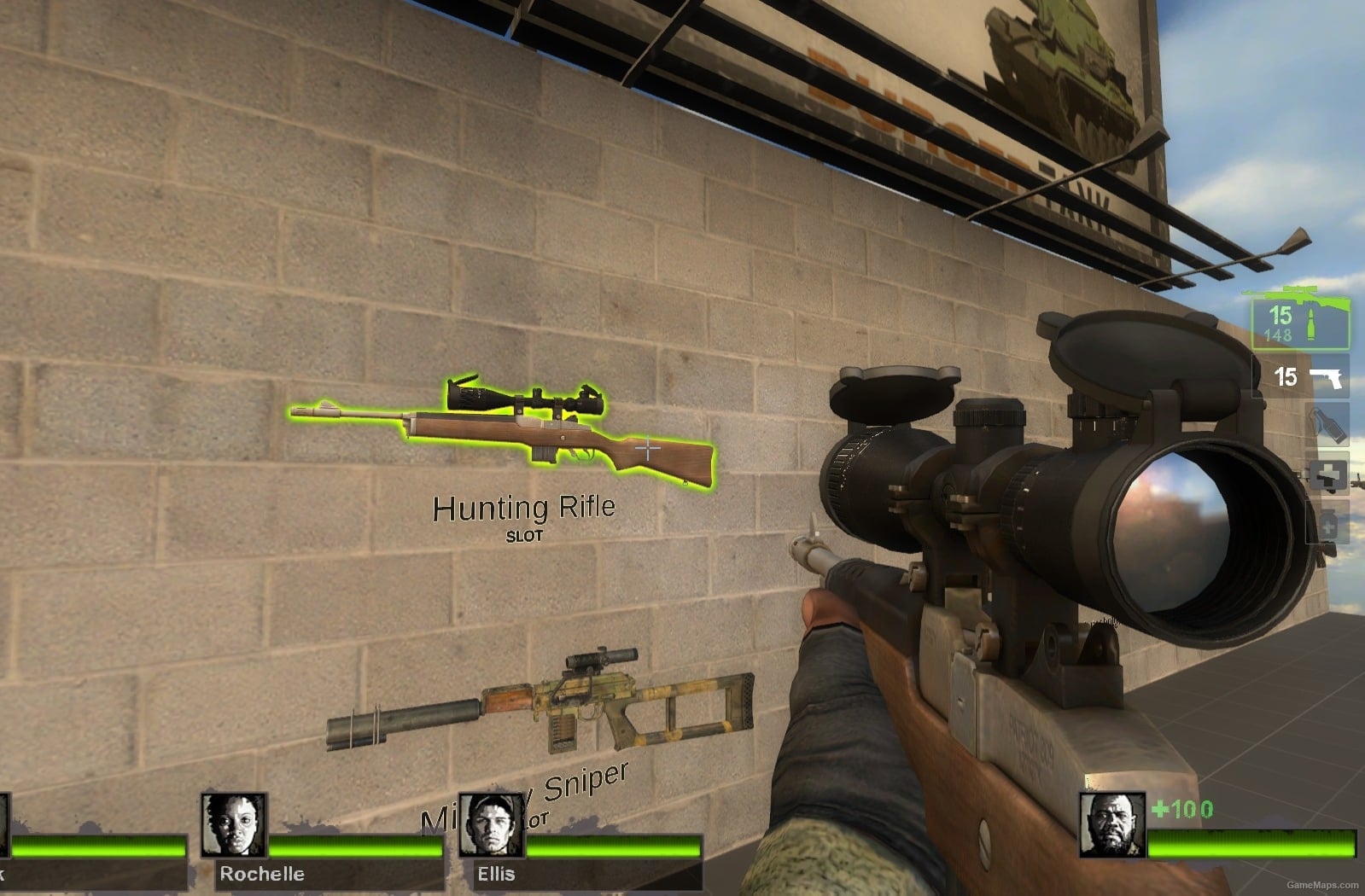Screen dimensions: 1365x896
Task: Click the green bullet ammo icon
Action: 1311,324
